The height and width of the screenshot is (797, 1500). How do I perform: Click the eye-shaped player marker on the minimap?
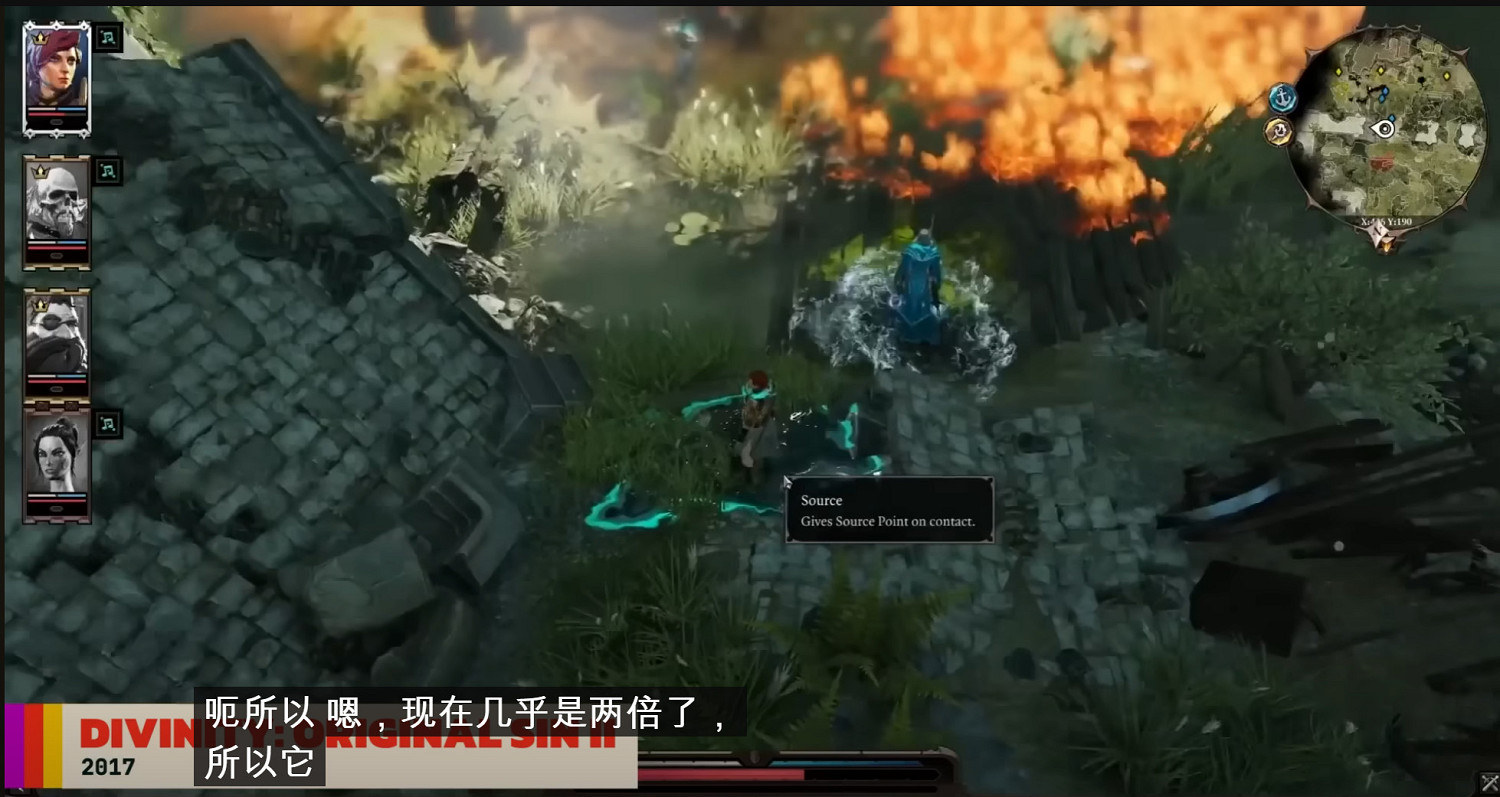click(x=1383, y=129)
